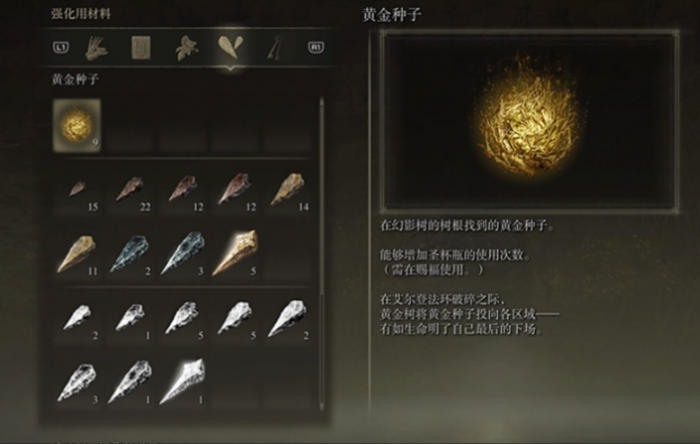The image size is (700, 444).
Task: Select the glowing golden dragon stone with 5
Action: coord(235,252)
